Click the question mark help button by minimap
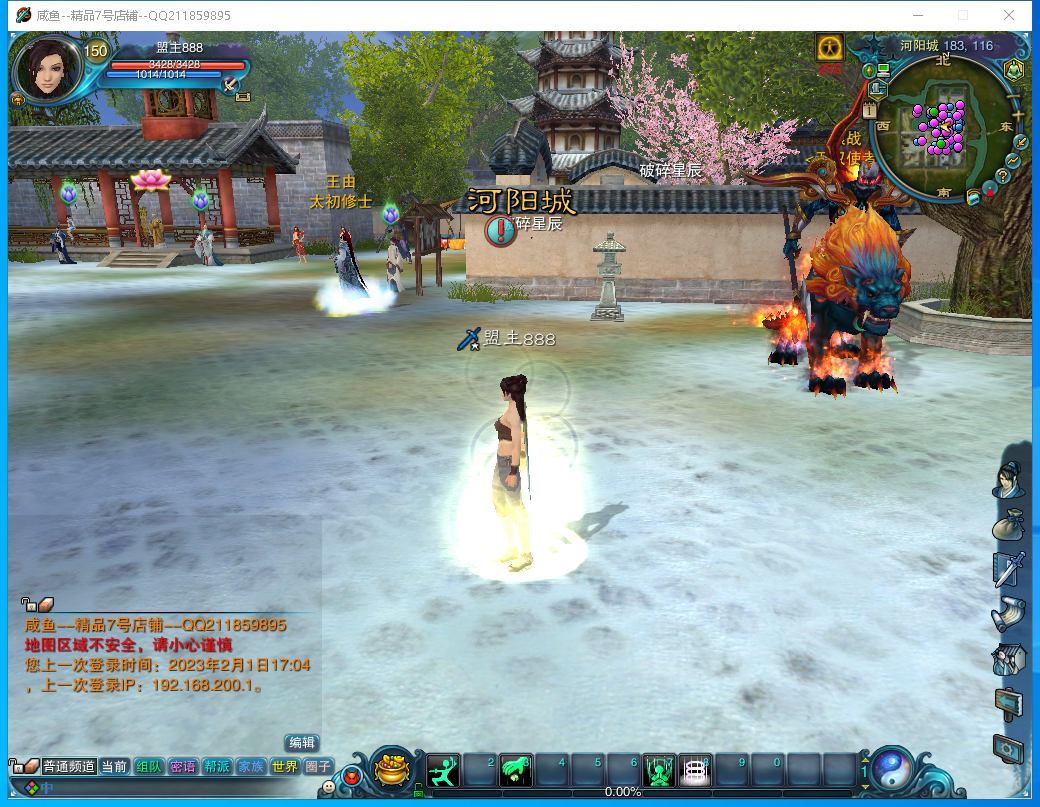Screen dimensions: 1040x807 point(1003,176)
